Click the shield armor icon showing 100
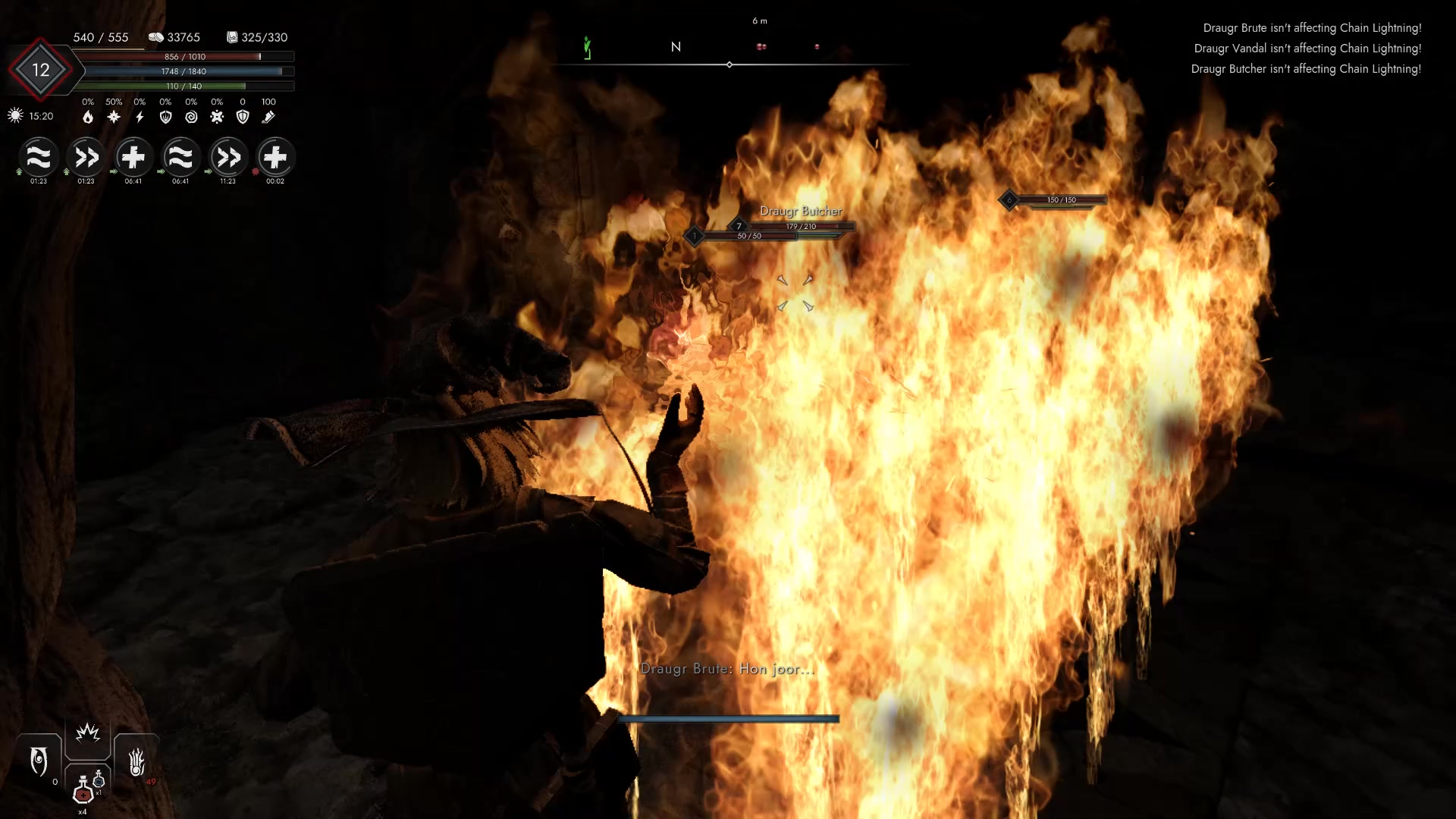Screen dimensions: 1456x819 (x=241, y=117)
